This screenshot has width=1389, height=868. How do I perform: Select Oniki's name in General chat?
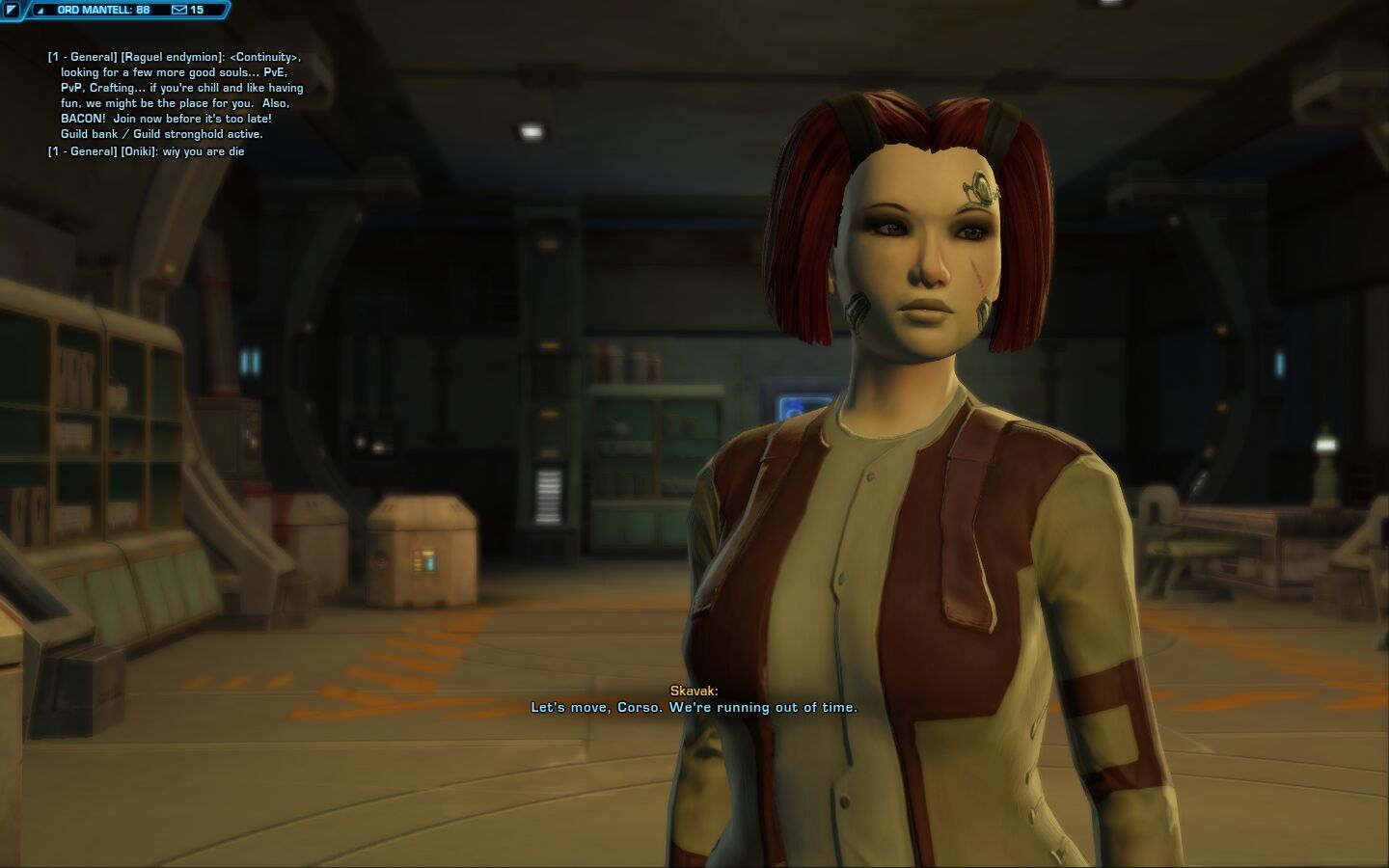click(x=139, y=151)
